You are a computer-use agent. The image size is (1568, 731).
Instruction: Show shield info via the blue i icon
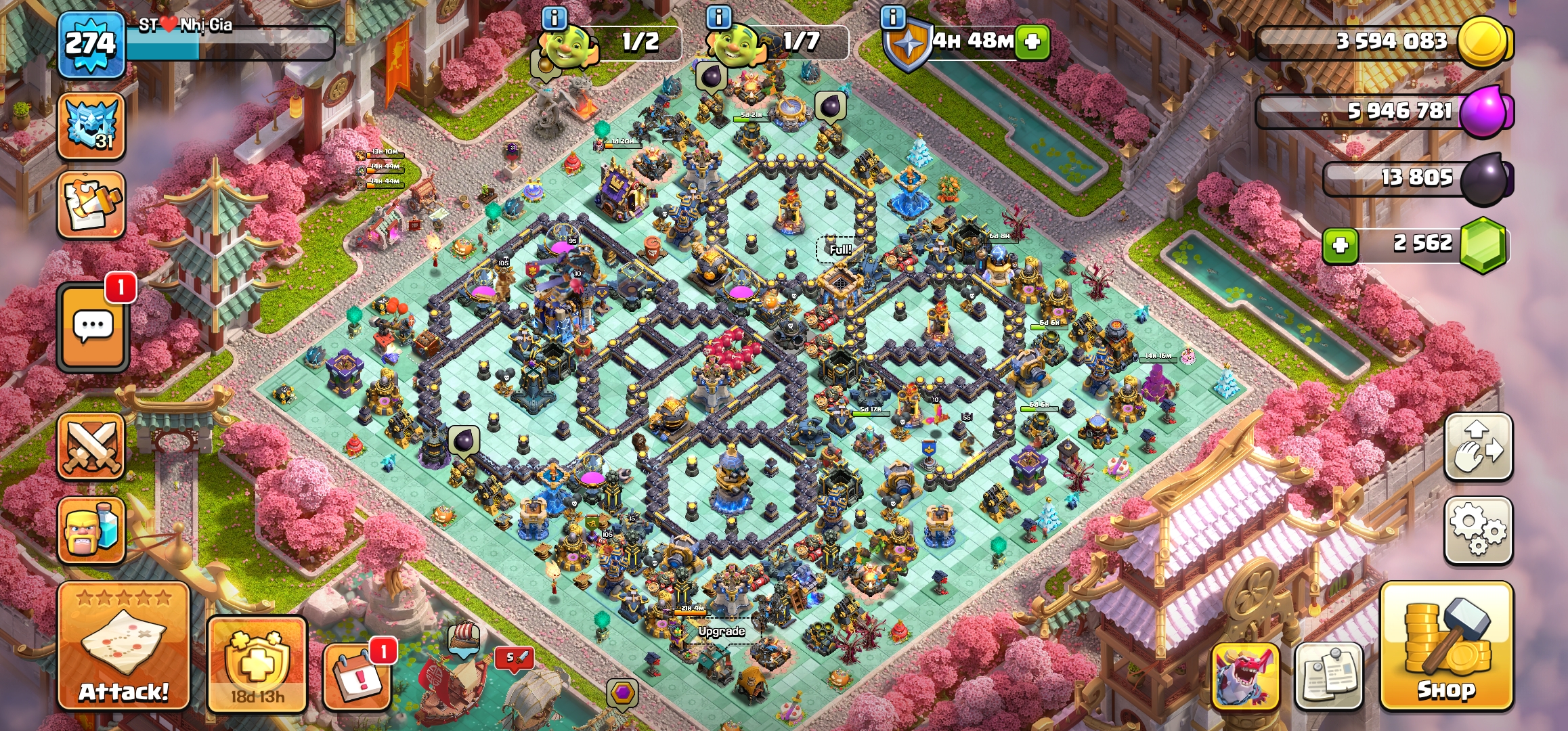point(894,18)
